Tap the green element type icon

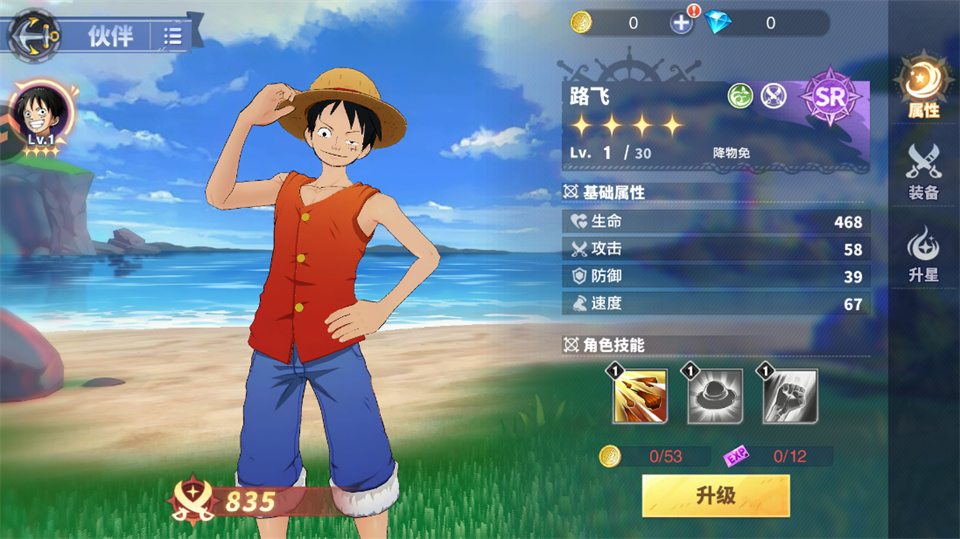[740, 95]
